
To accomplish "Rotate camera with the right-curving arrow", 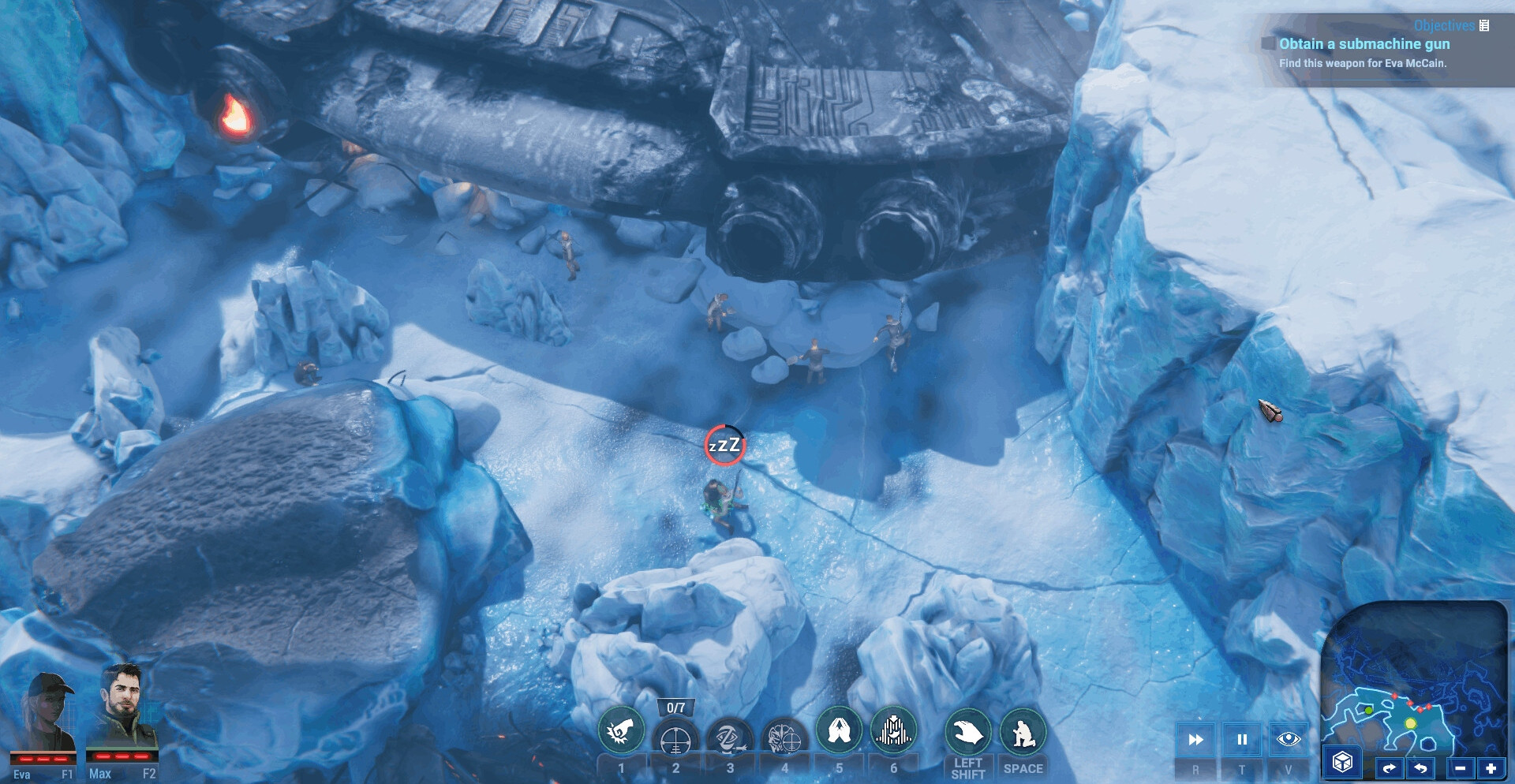I will coord(1390,767).
